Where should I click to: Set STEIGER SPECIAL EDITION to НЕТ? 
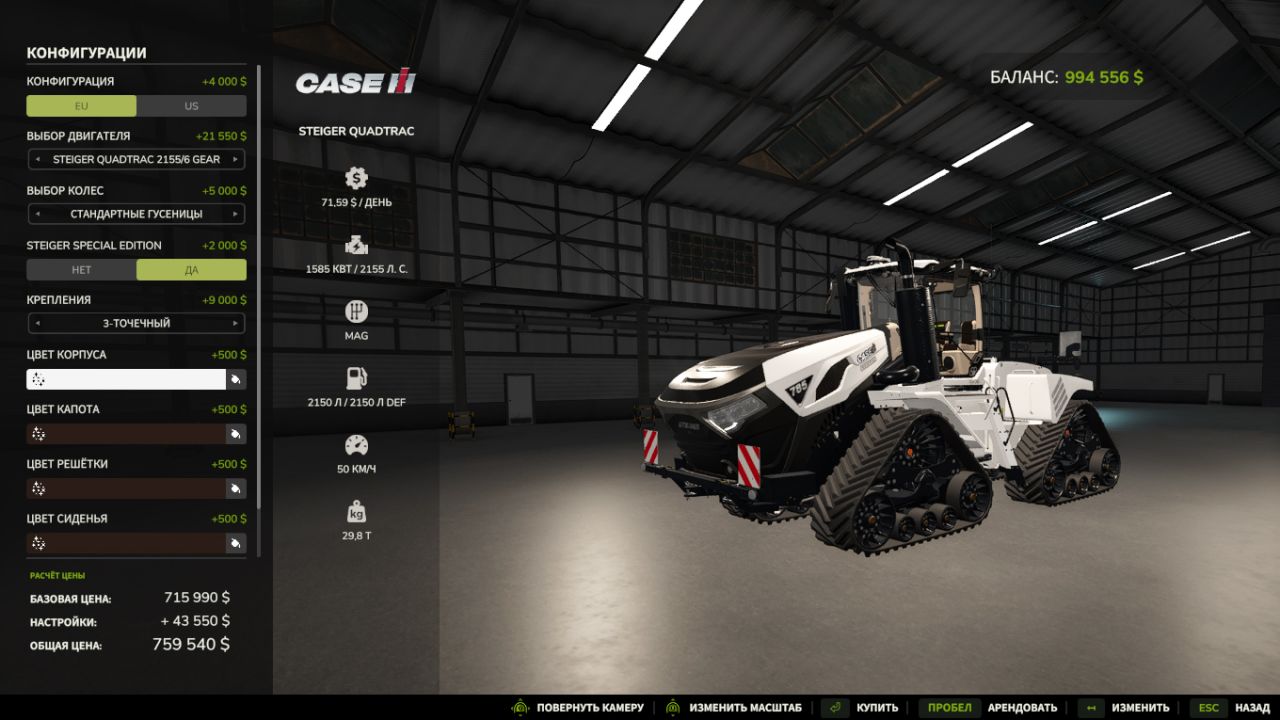tap(82, 269)
